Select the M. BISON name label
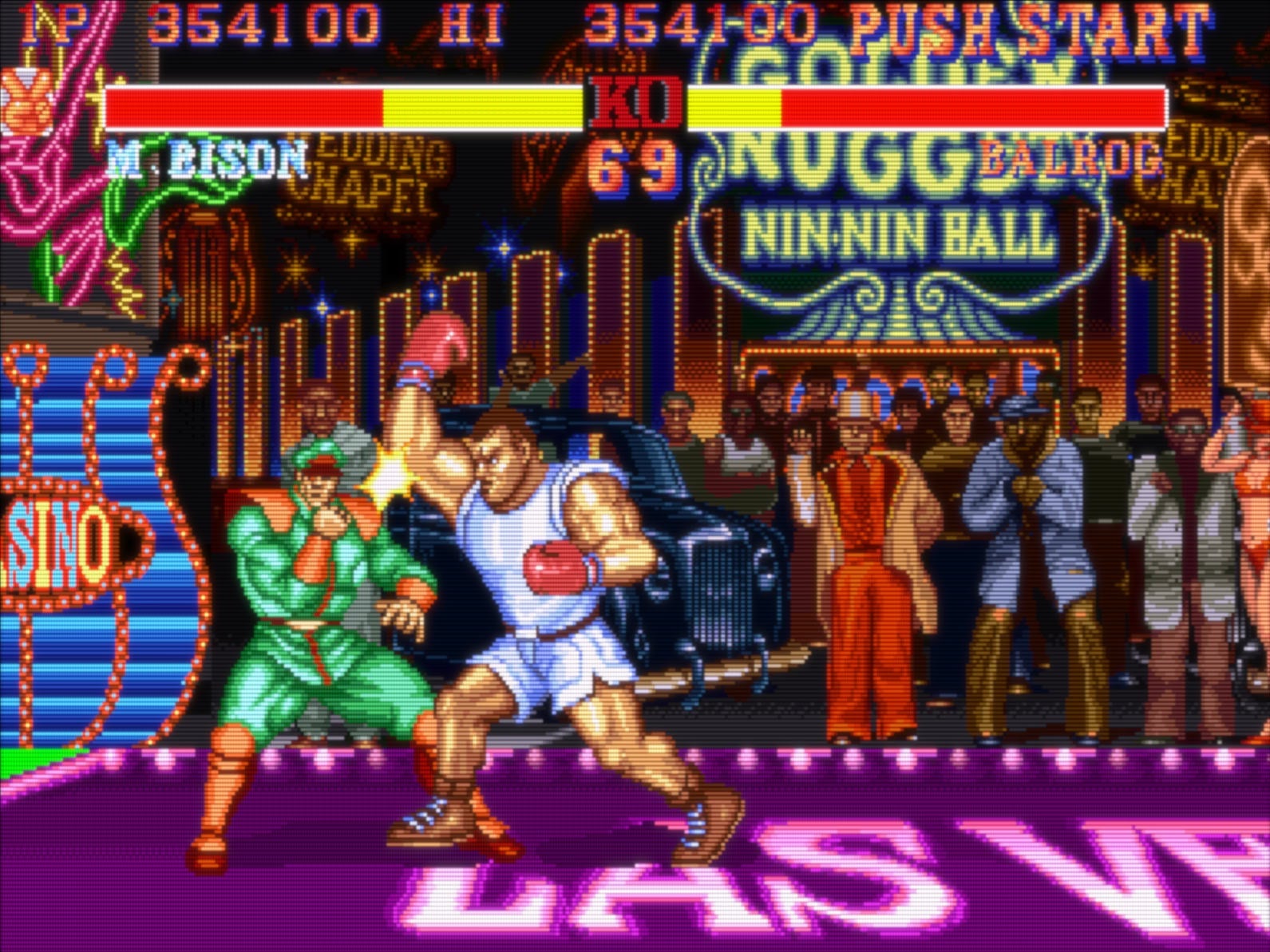 [x=204, y=160]
